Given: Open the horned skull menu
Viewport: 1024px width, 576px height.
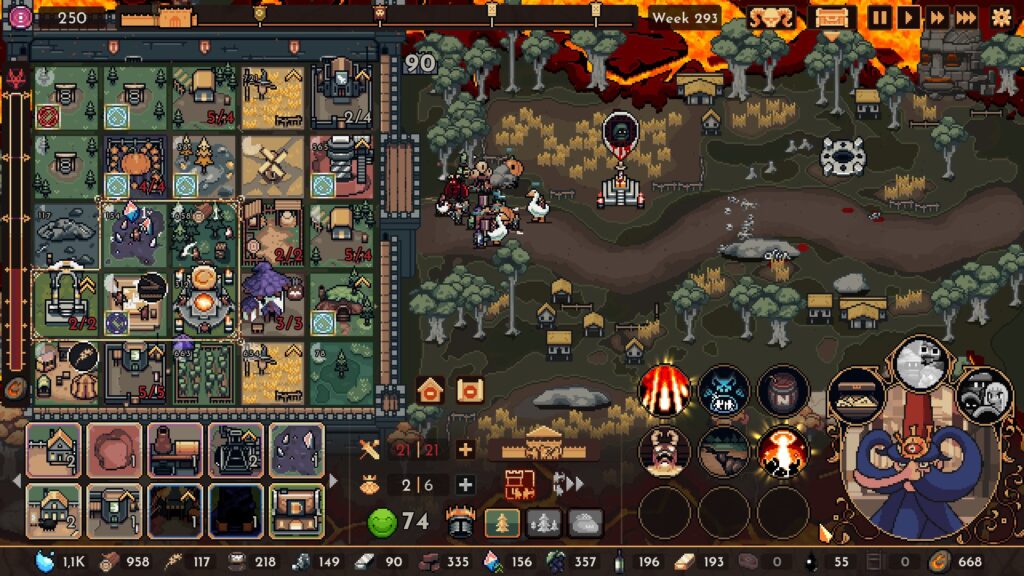Looking at the screenshot, I should [772, 17].
